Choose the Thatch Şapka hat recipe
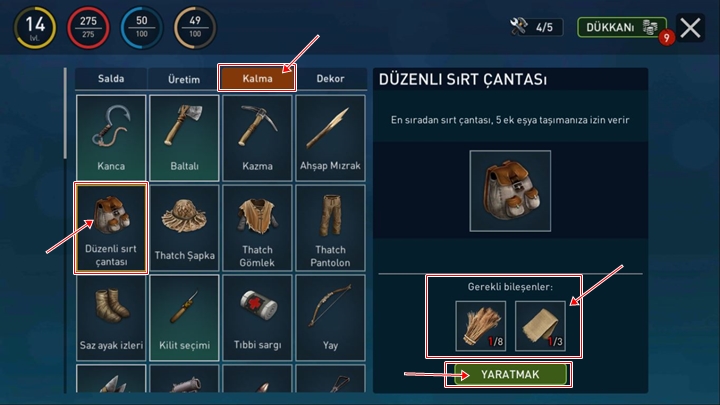720x405 pixels. click(184, 226)
